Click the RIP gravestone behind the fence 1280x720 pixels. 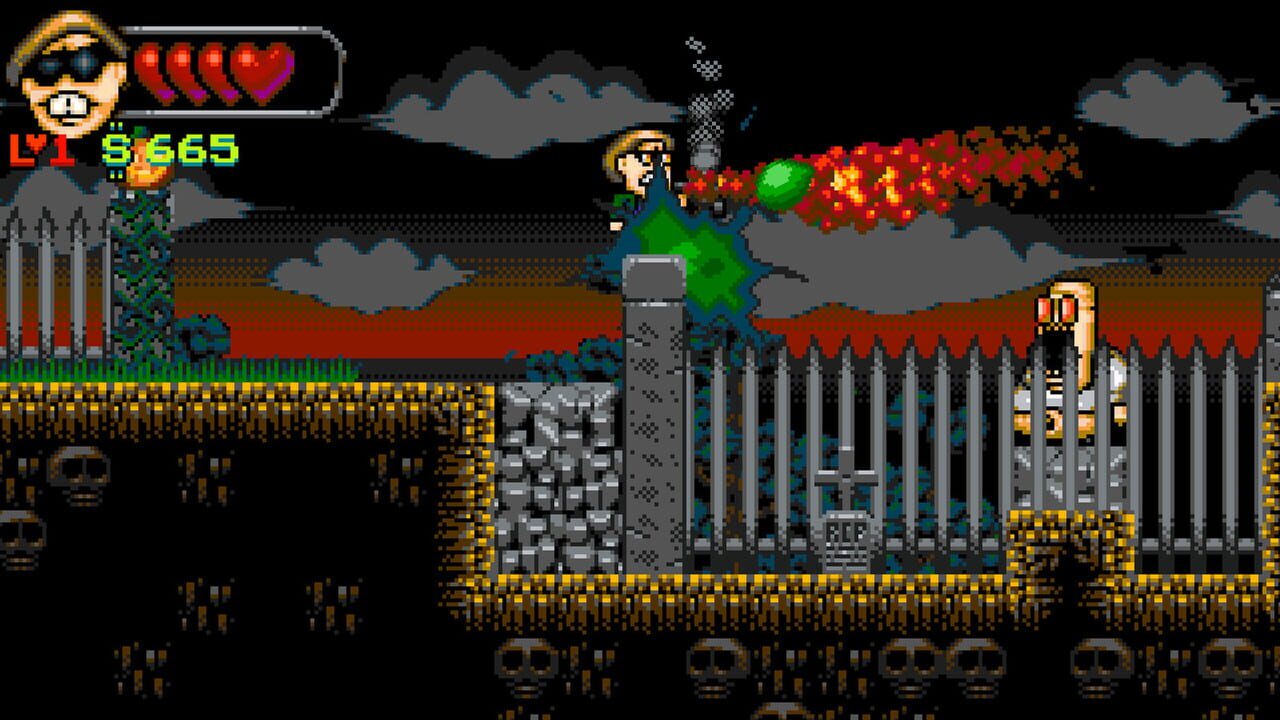pos(845,528)
